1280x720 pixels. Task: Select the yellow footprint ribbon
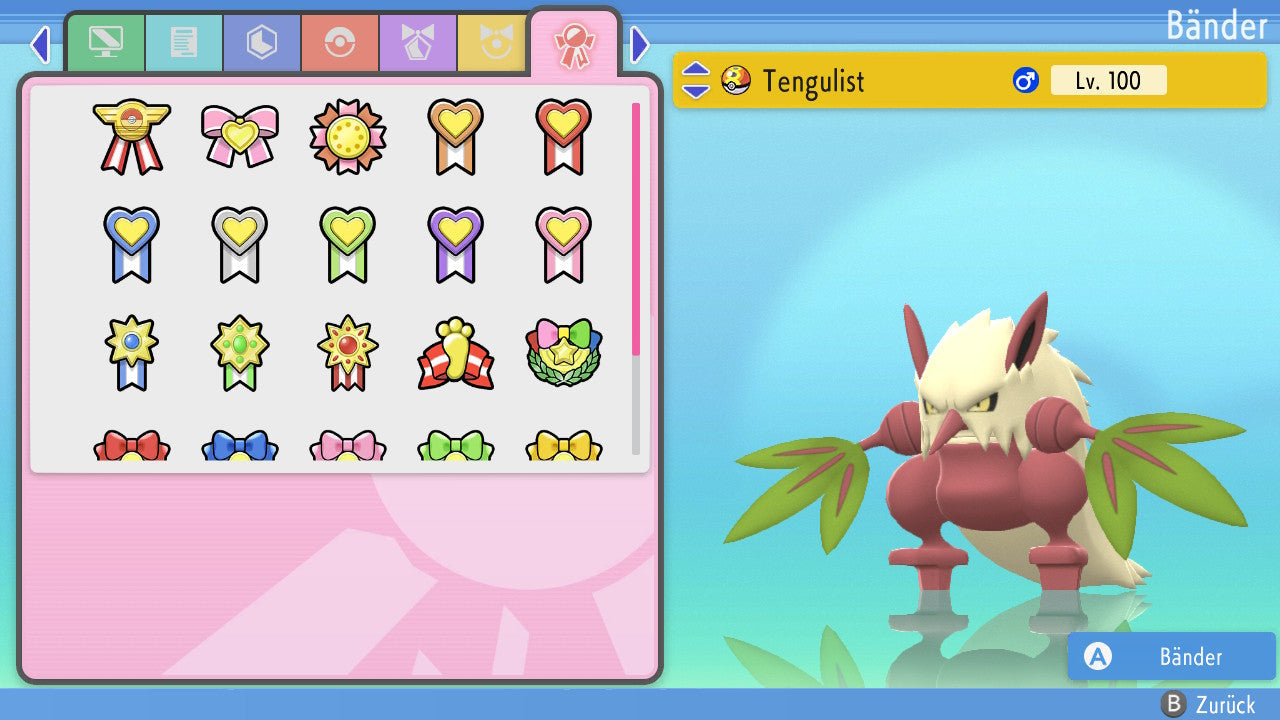coord(456,353)
